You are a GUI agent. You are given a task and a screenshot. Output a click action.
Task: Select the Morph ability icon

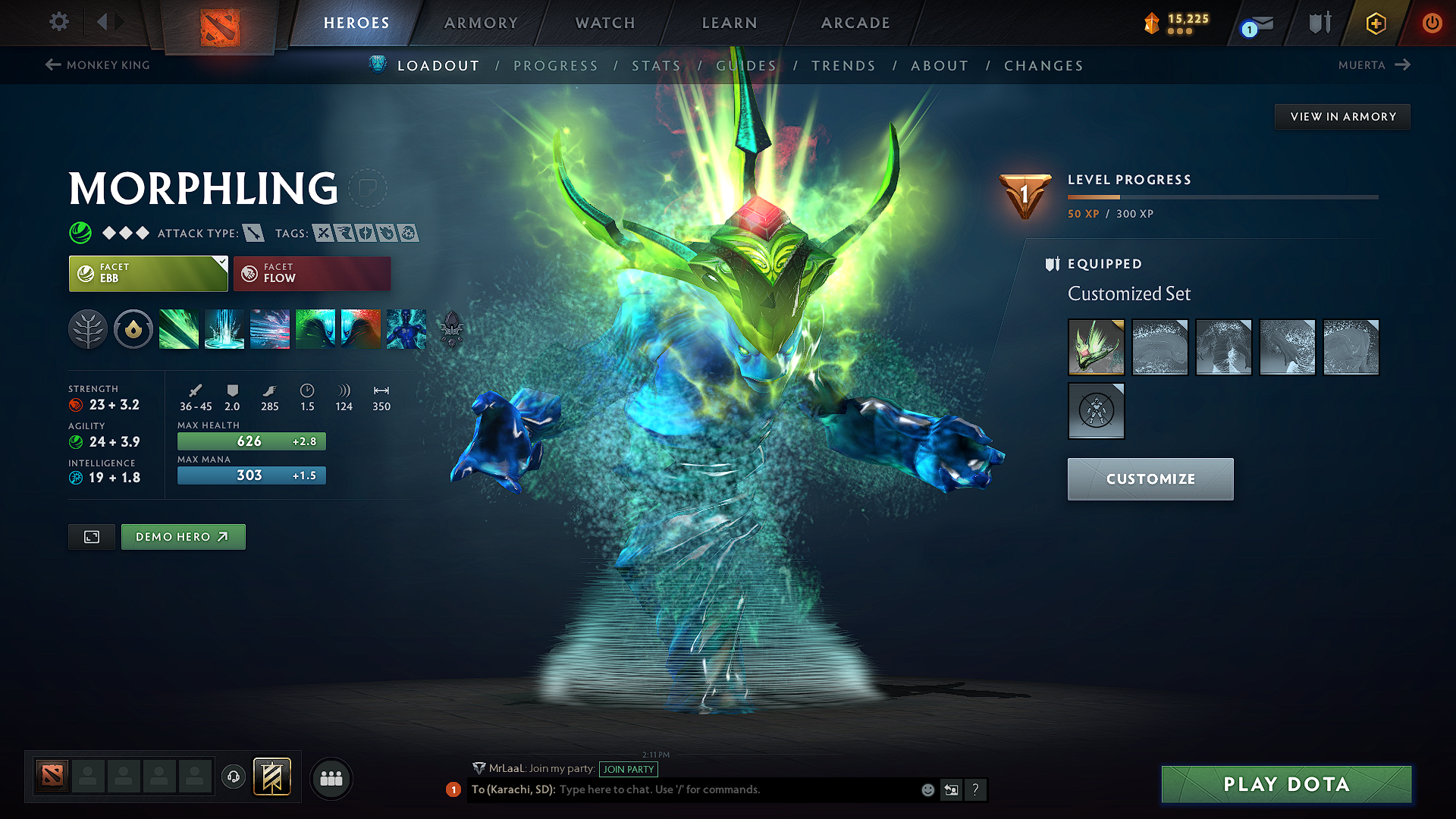pos(406,329)
